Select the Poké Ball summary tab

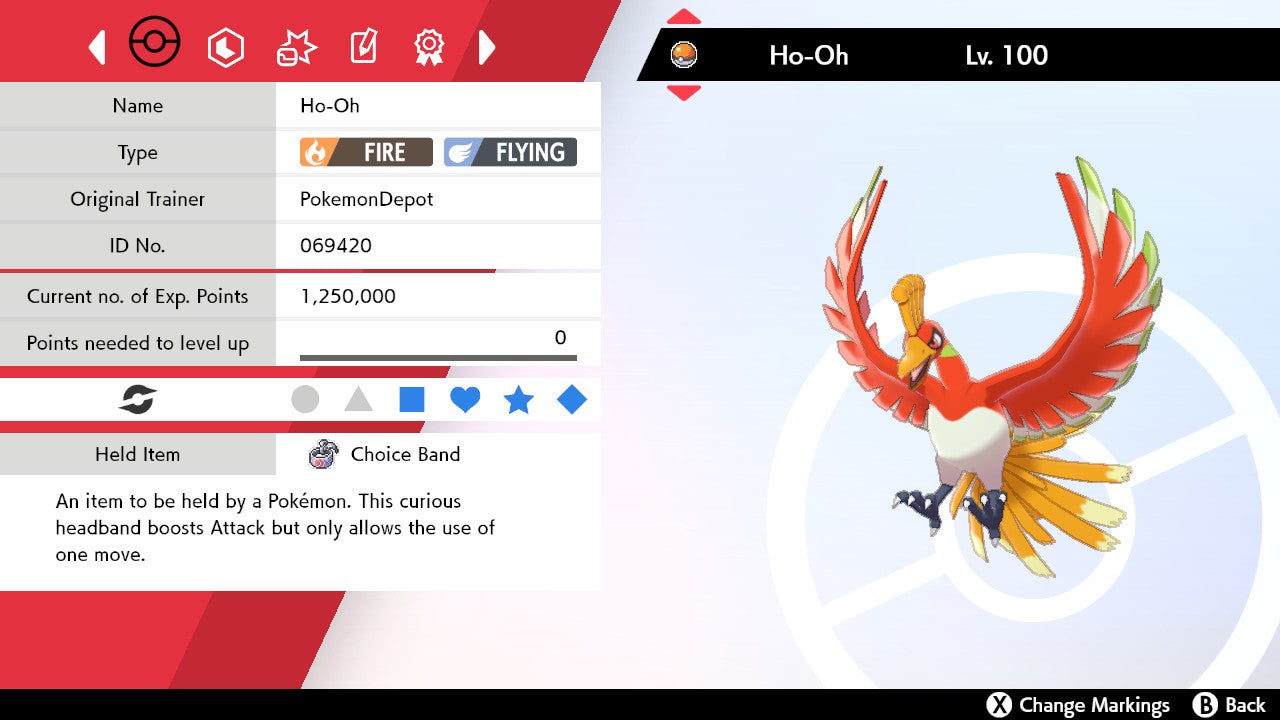pos(155,45)
